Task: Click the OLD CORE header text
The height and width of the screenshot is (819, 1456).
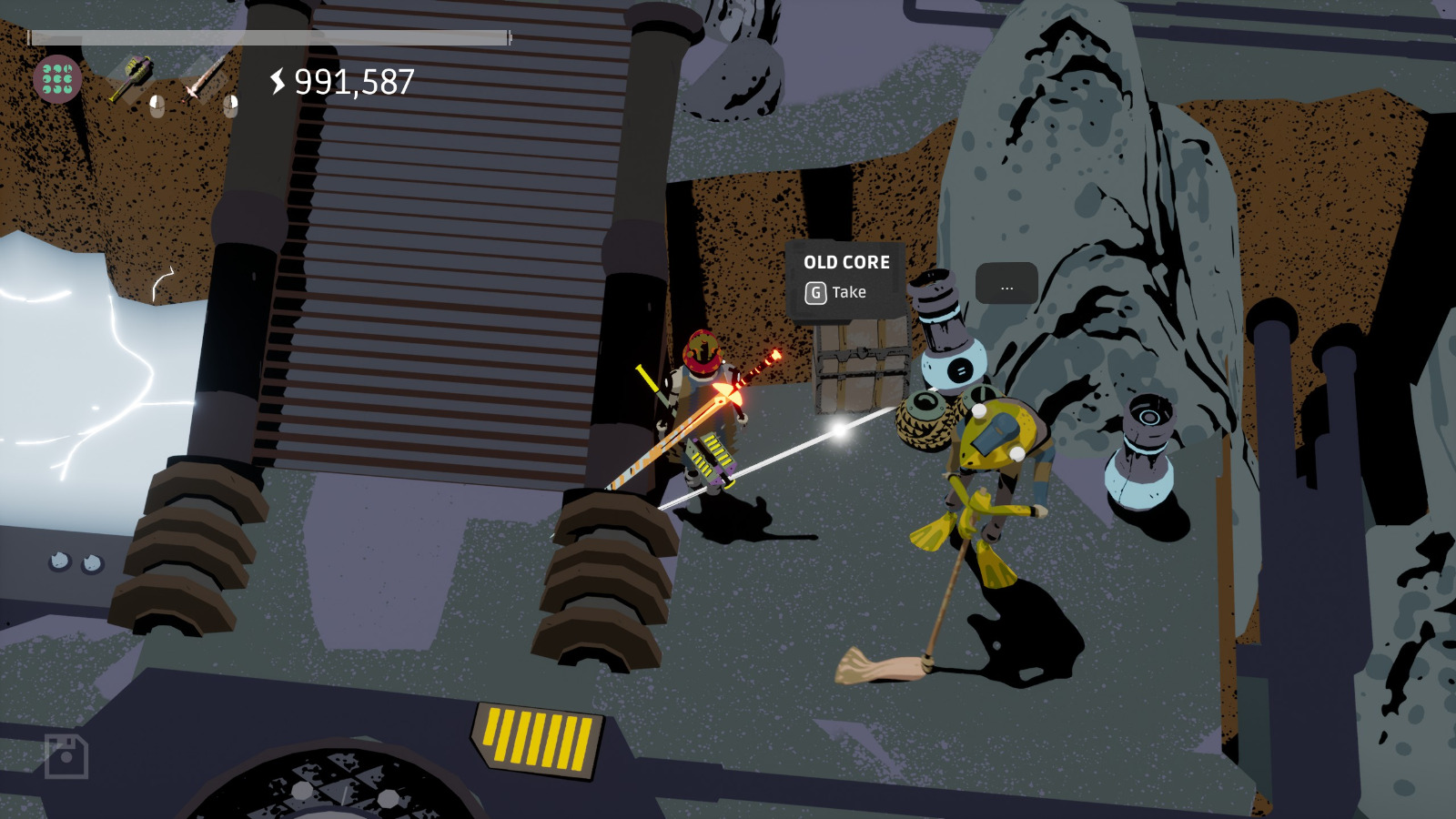Action: [x=846, y=262]
